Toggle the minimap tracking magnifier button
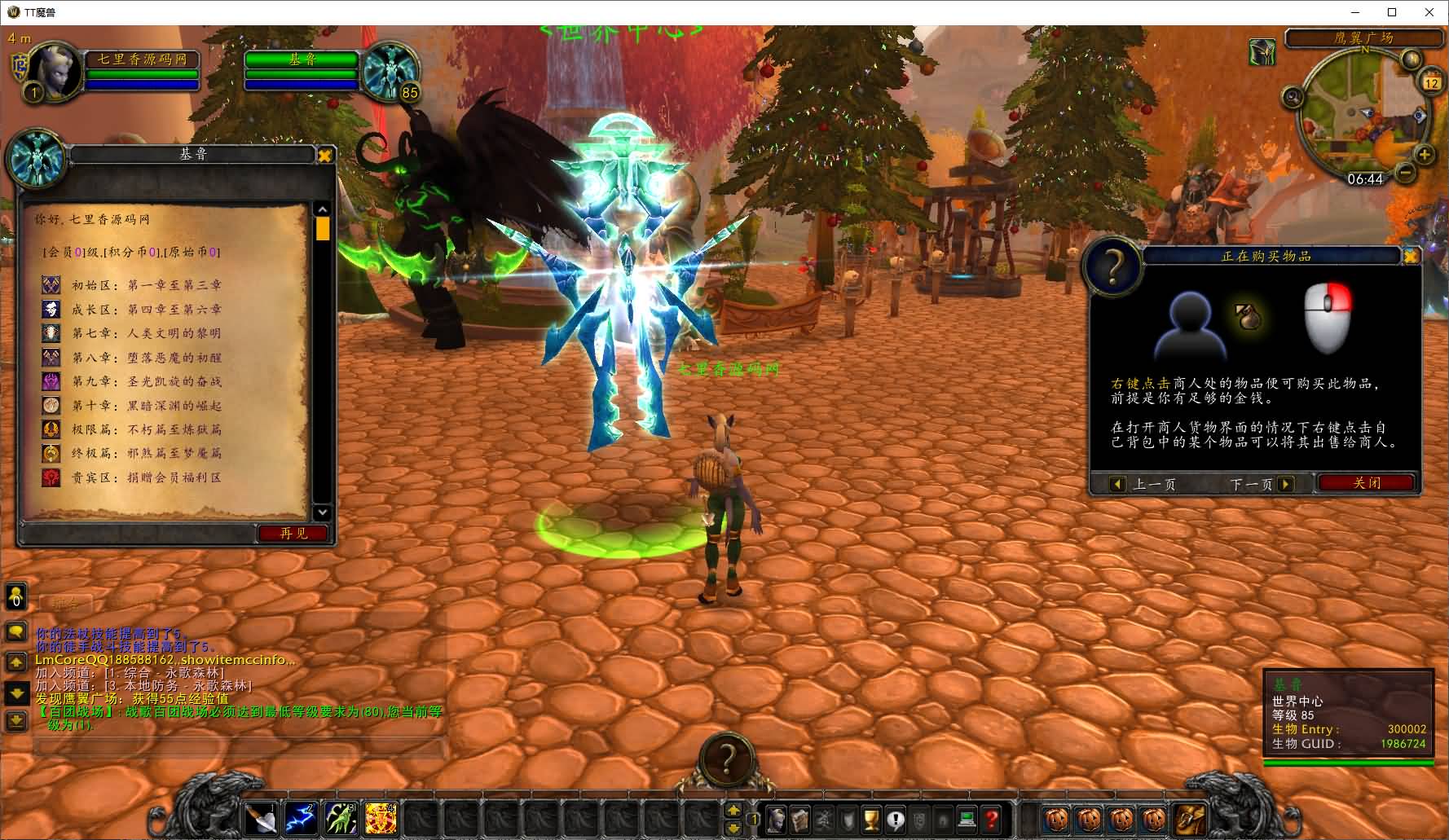 pos(1293,99)
